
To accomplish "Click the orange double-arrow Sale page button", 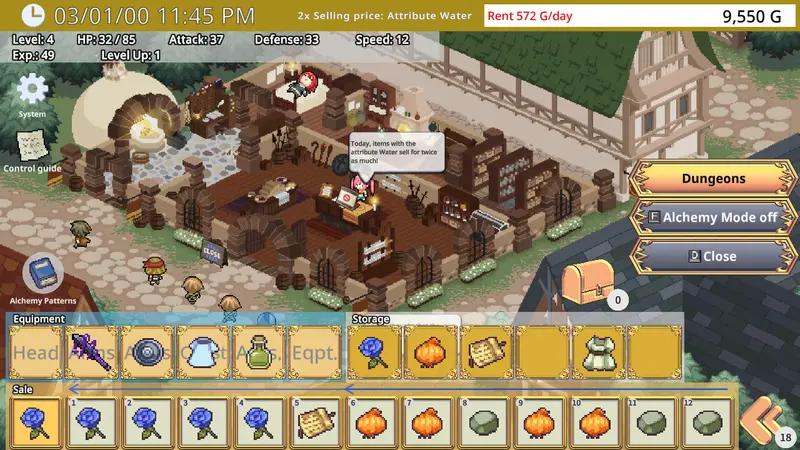I will (765, 420).
